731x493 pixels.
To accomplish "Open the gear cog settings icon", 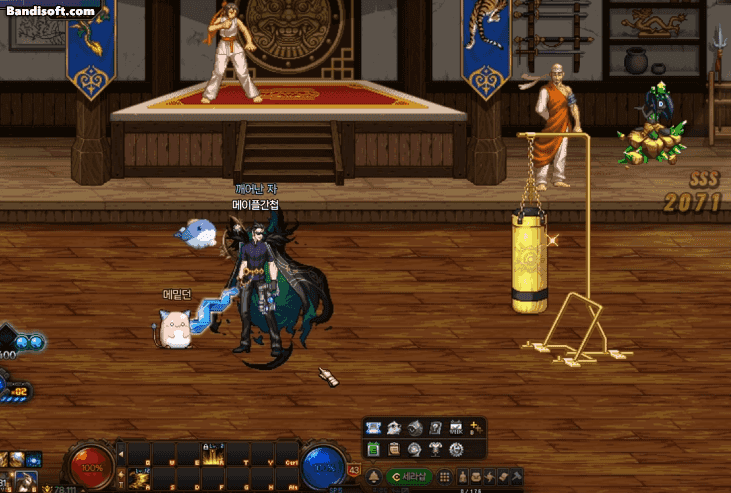I will tap(456, 449).
